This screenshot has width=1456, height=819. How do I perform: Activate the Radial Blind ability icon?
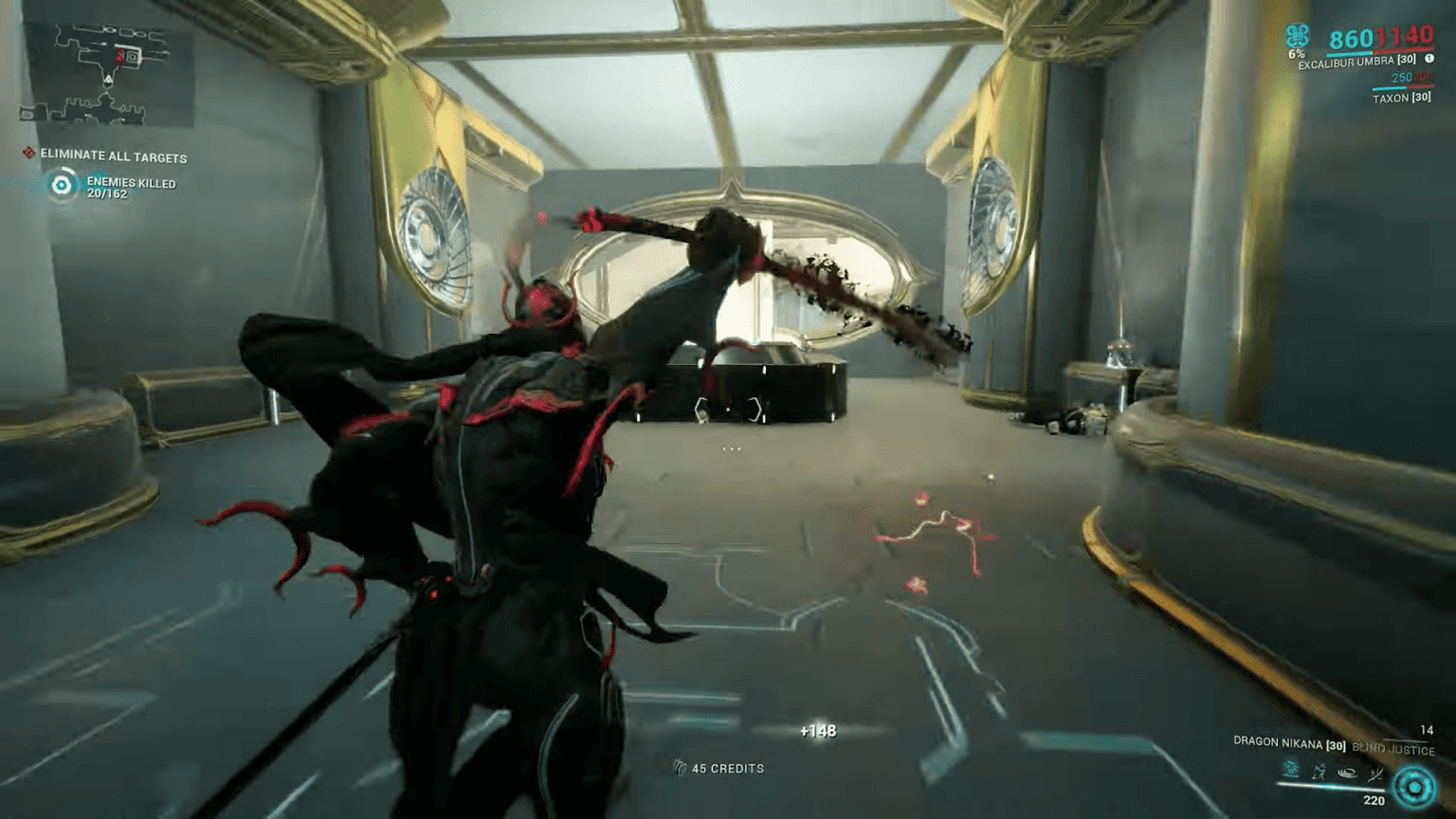(1318, 772)
